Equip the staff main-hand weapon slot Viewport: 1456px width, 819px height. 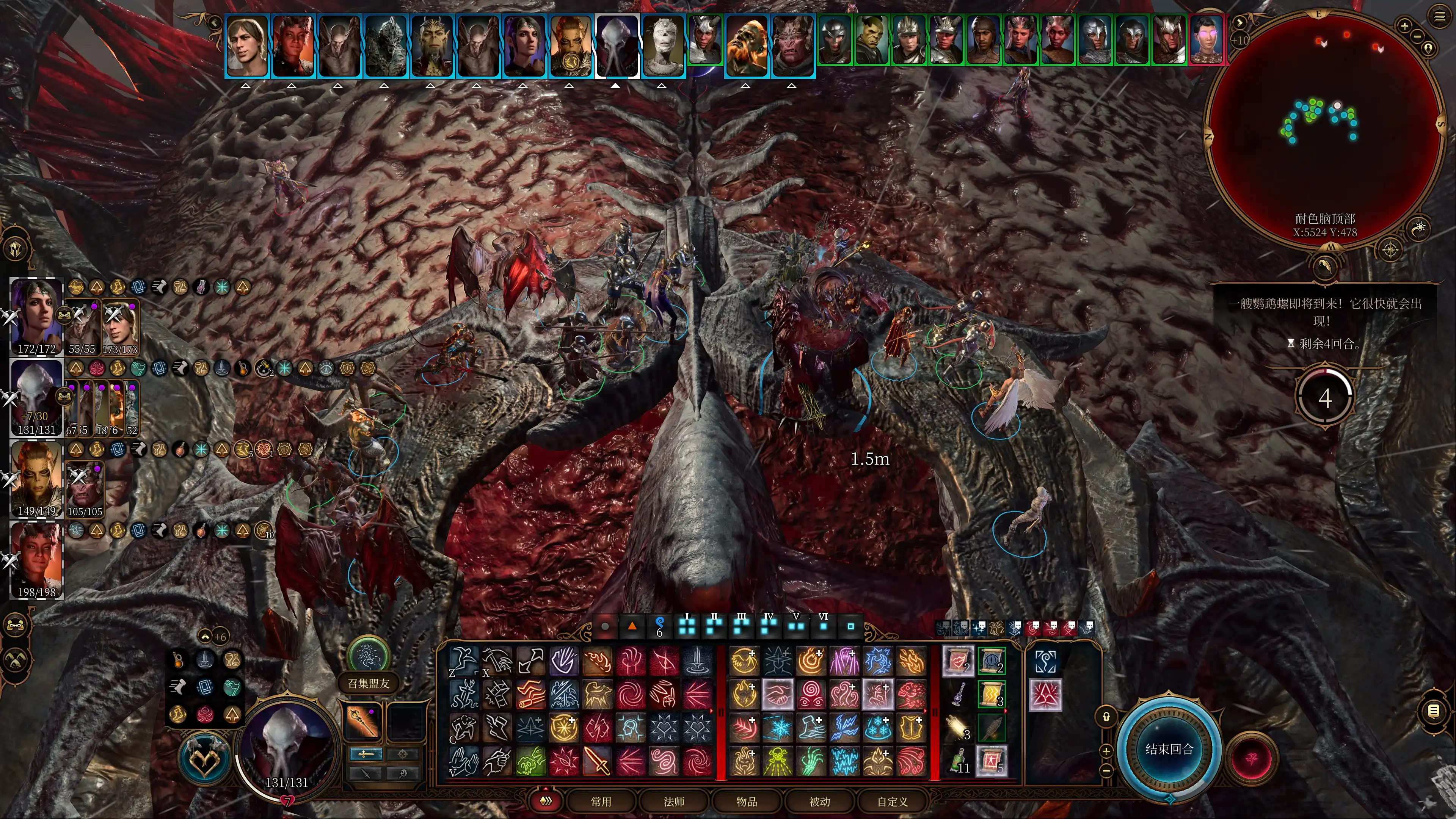point(362,721)
